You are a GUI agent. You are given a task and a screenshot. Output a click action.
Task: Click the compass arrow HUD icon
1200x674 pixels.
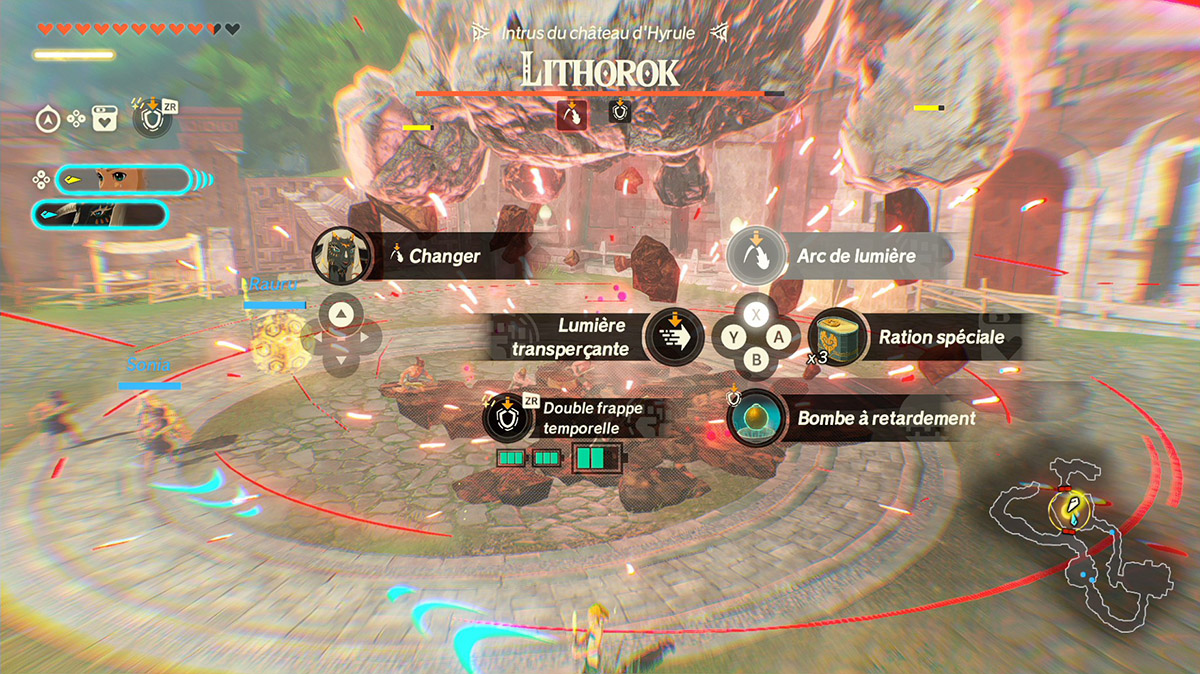click(46, 120)
